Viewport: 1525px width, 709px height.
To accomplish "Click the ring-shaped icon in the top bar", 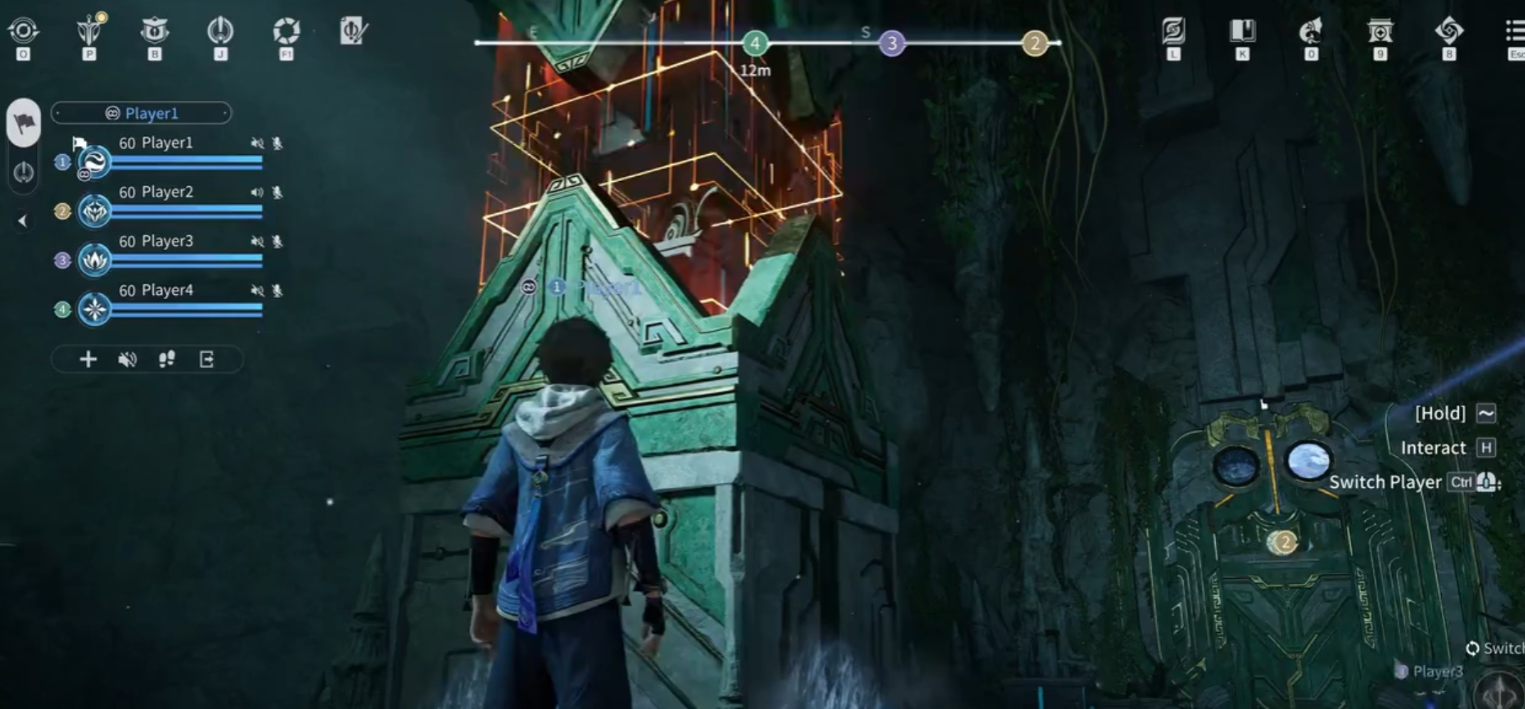I will coord(220,31).
